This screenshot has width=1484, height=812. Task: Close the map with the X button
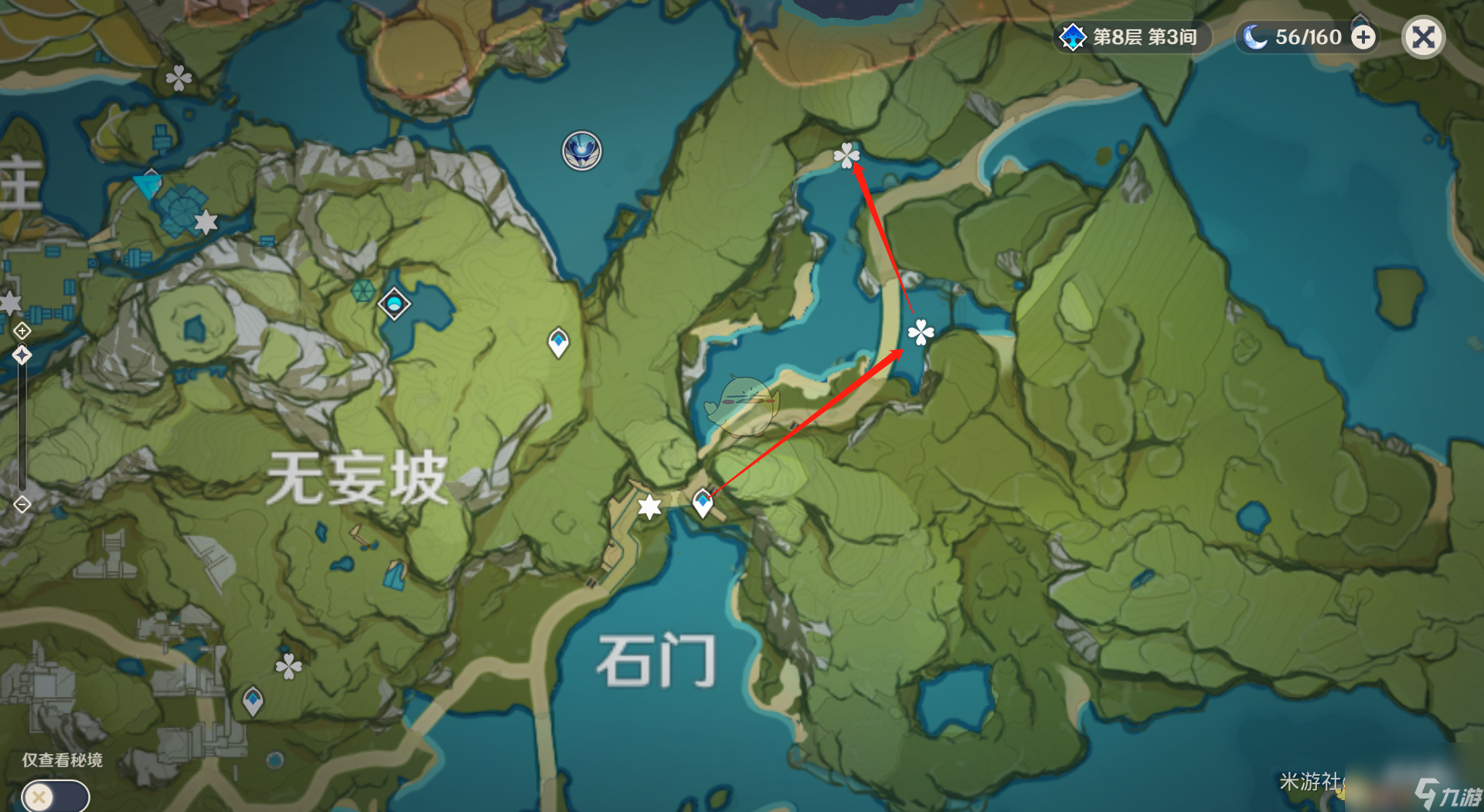[1423, 36]
